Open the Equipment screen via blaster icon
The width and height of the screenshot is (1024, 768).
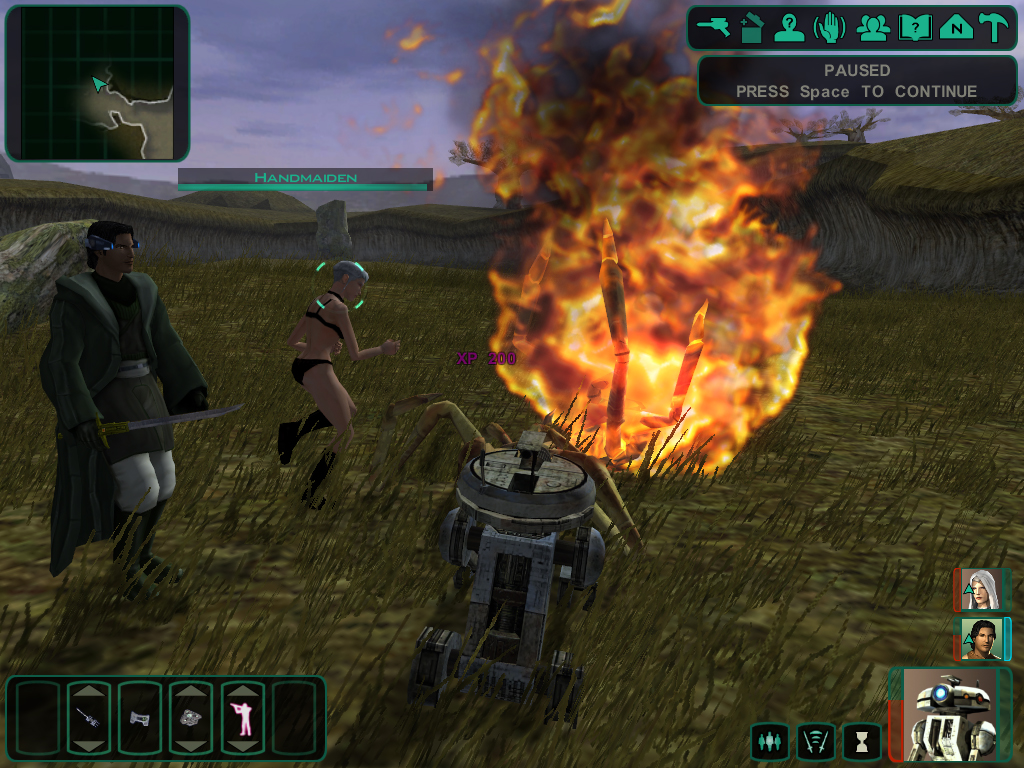point(715,27)
